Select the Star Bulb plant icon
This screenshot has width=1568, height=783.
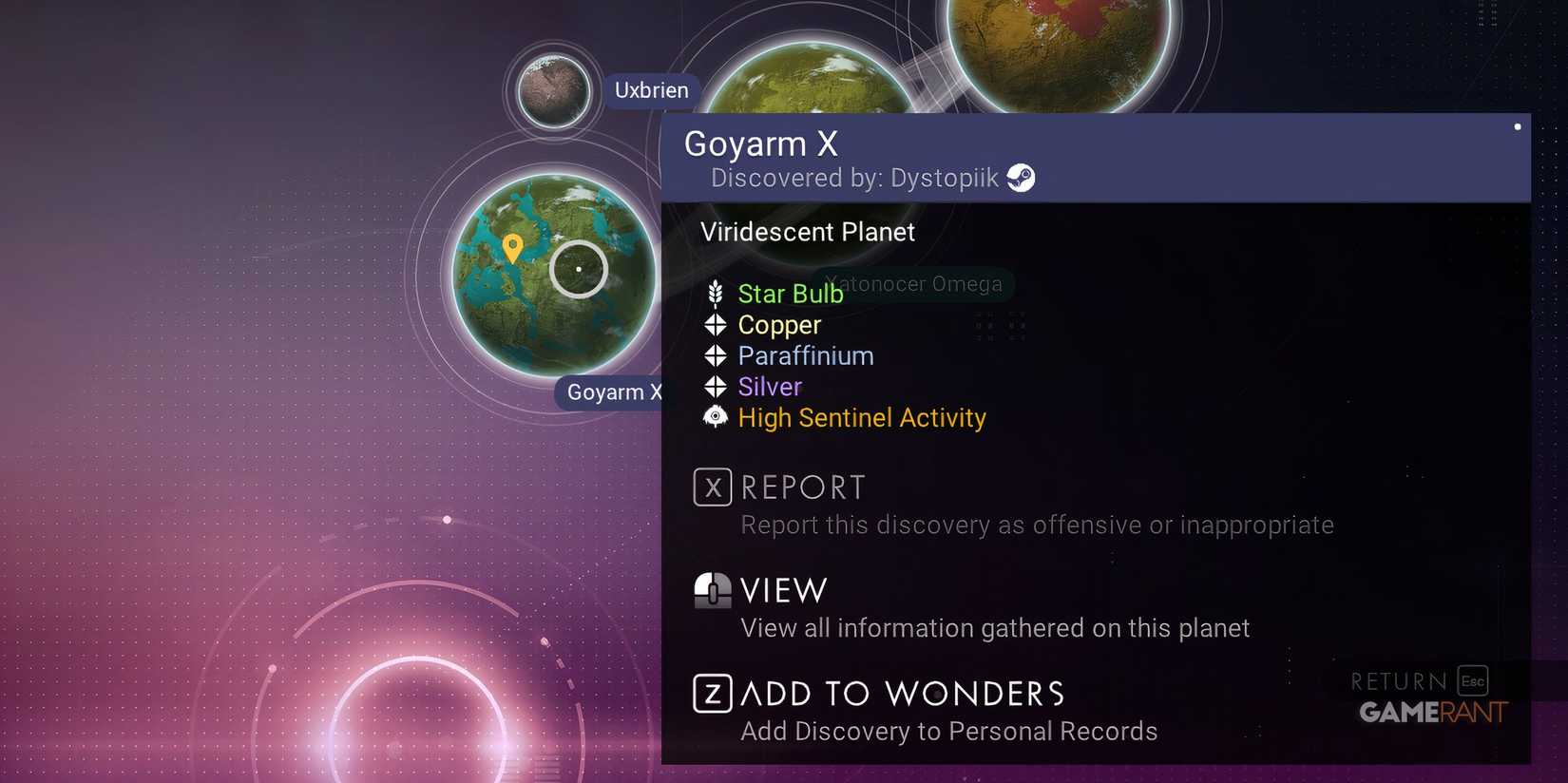[716, 294]
